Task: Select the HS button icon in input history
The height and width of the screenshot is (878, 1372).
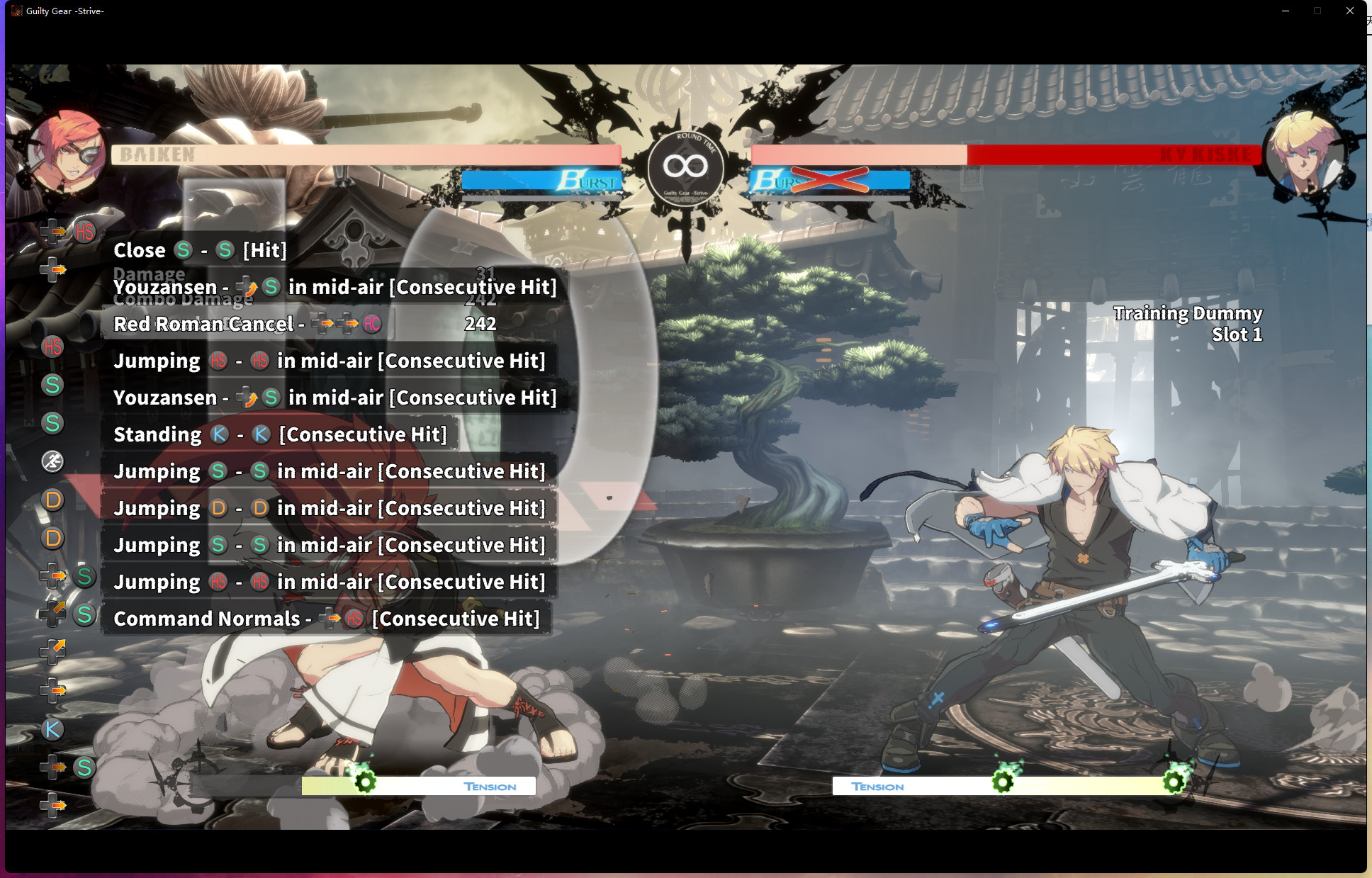Action: click(52, 347)
